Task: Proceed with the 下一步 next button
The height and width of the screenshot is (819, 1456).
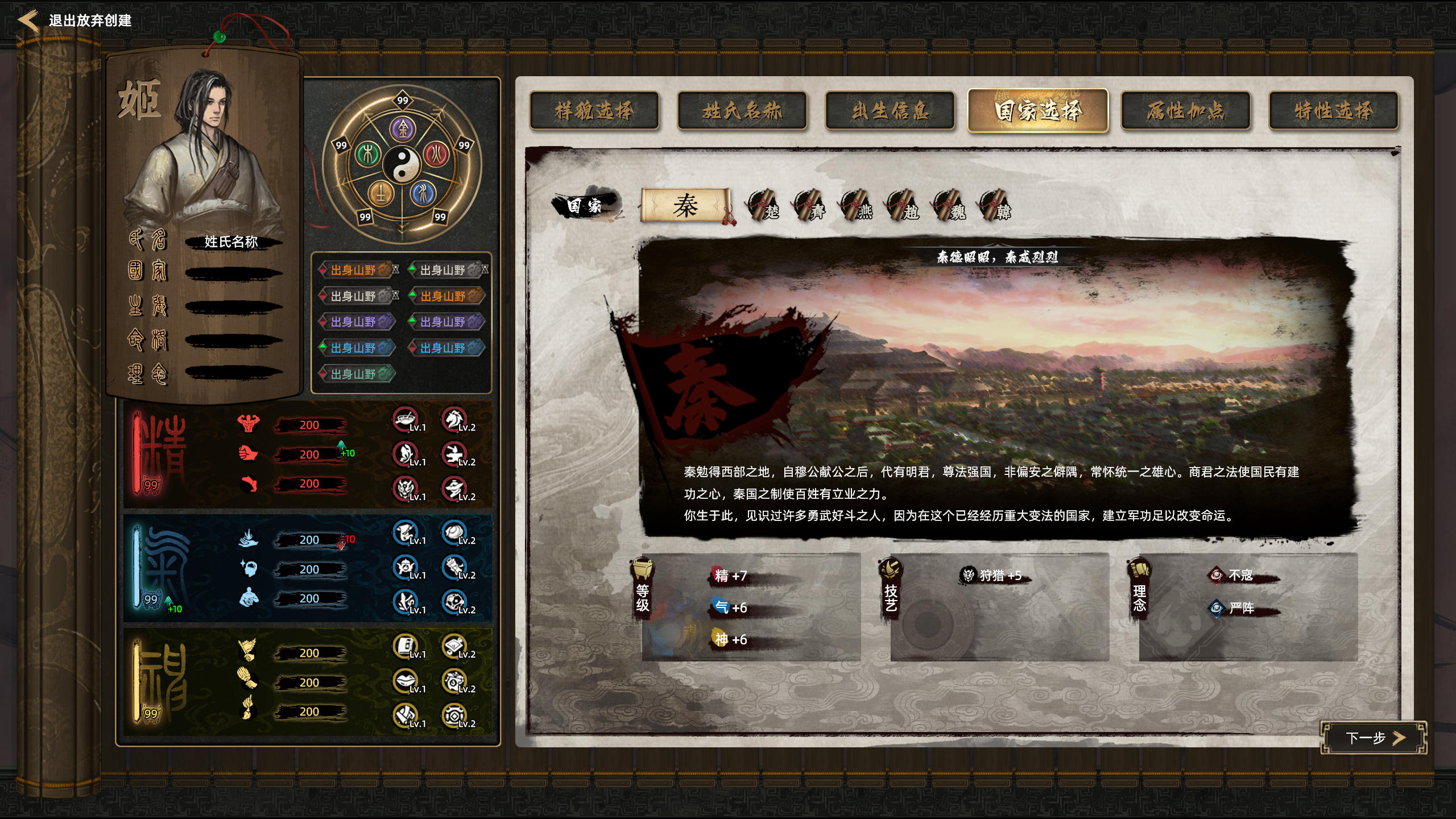Action: coord(1373,738)
